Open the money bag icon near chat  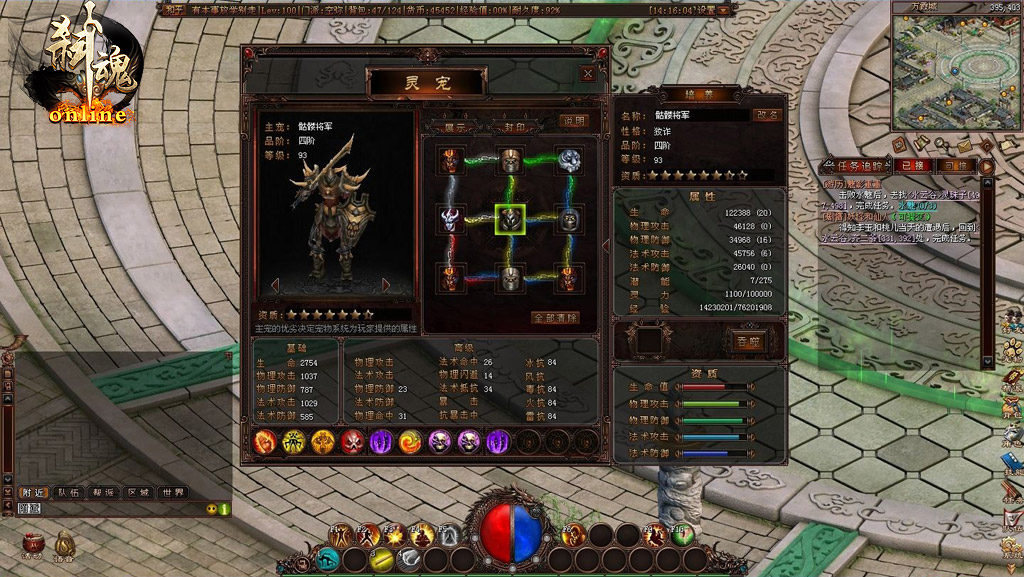(63, 543)
